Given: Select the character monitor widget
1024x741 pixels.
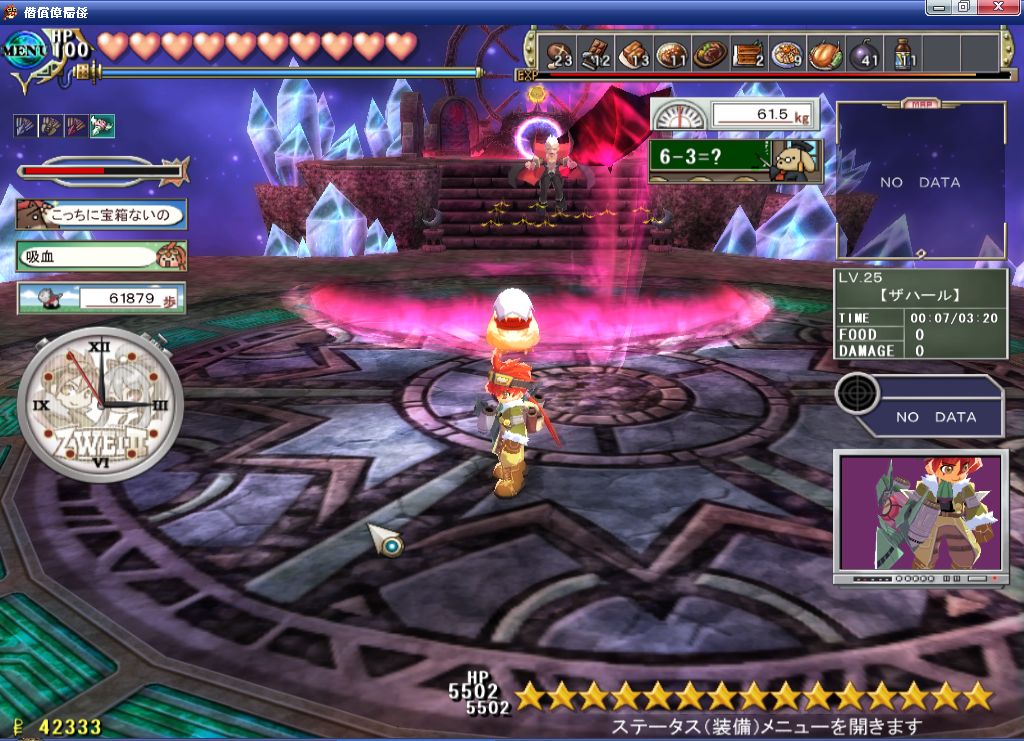Looking at the screenshot, I should point(920,516).
